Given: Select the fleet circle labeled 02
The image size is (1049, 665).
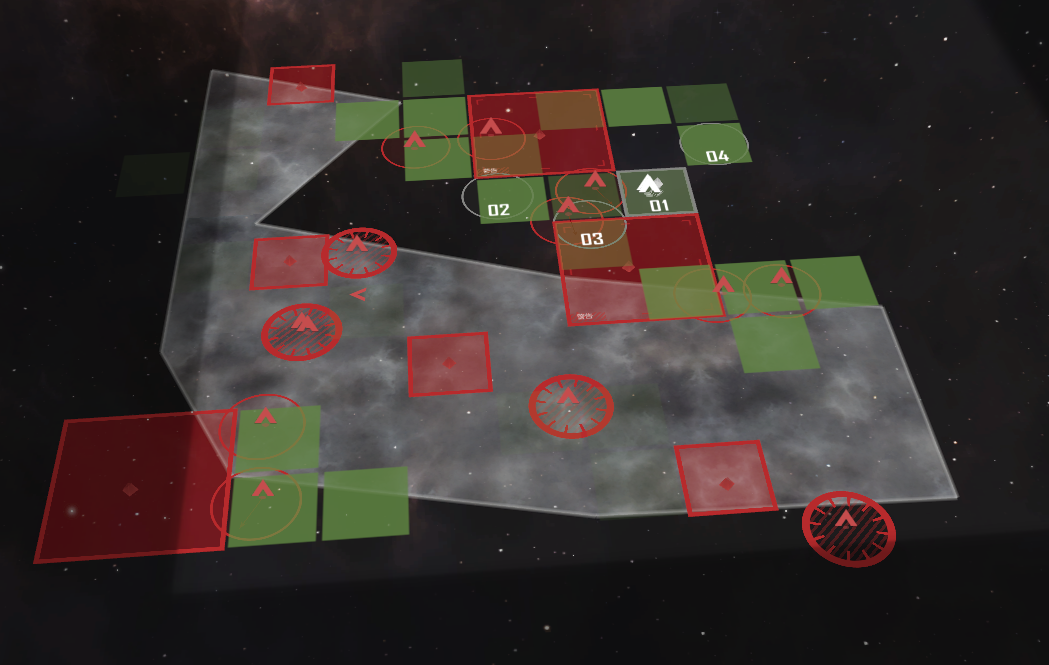Looking at the screenshot, I should pos(498,198).
